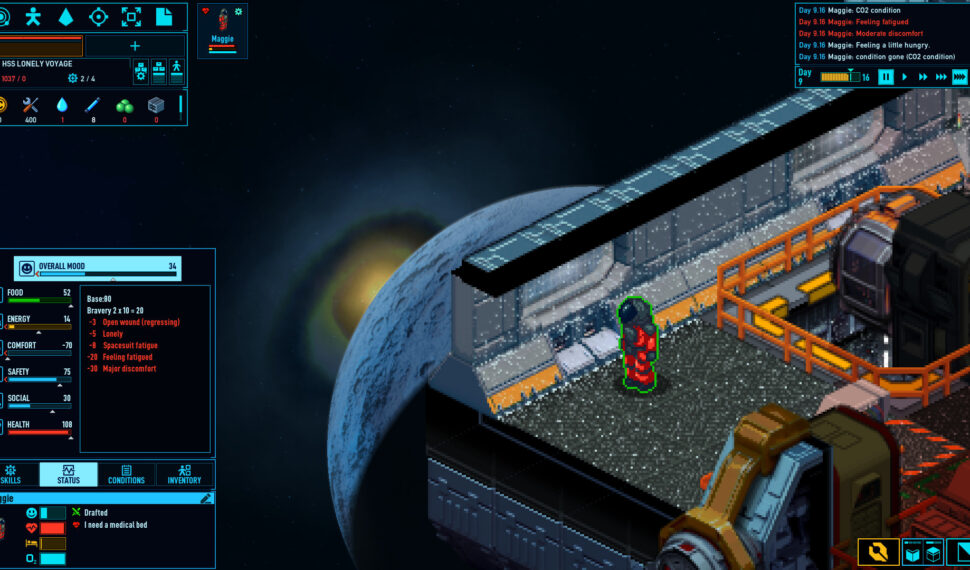970x570 pixels.
Task: Toggle the fullscreen brackets icon
Action: (131, 16)
